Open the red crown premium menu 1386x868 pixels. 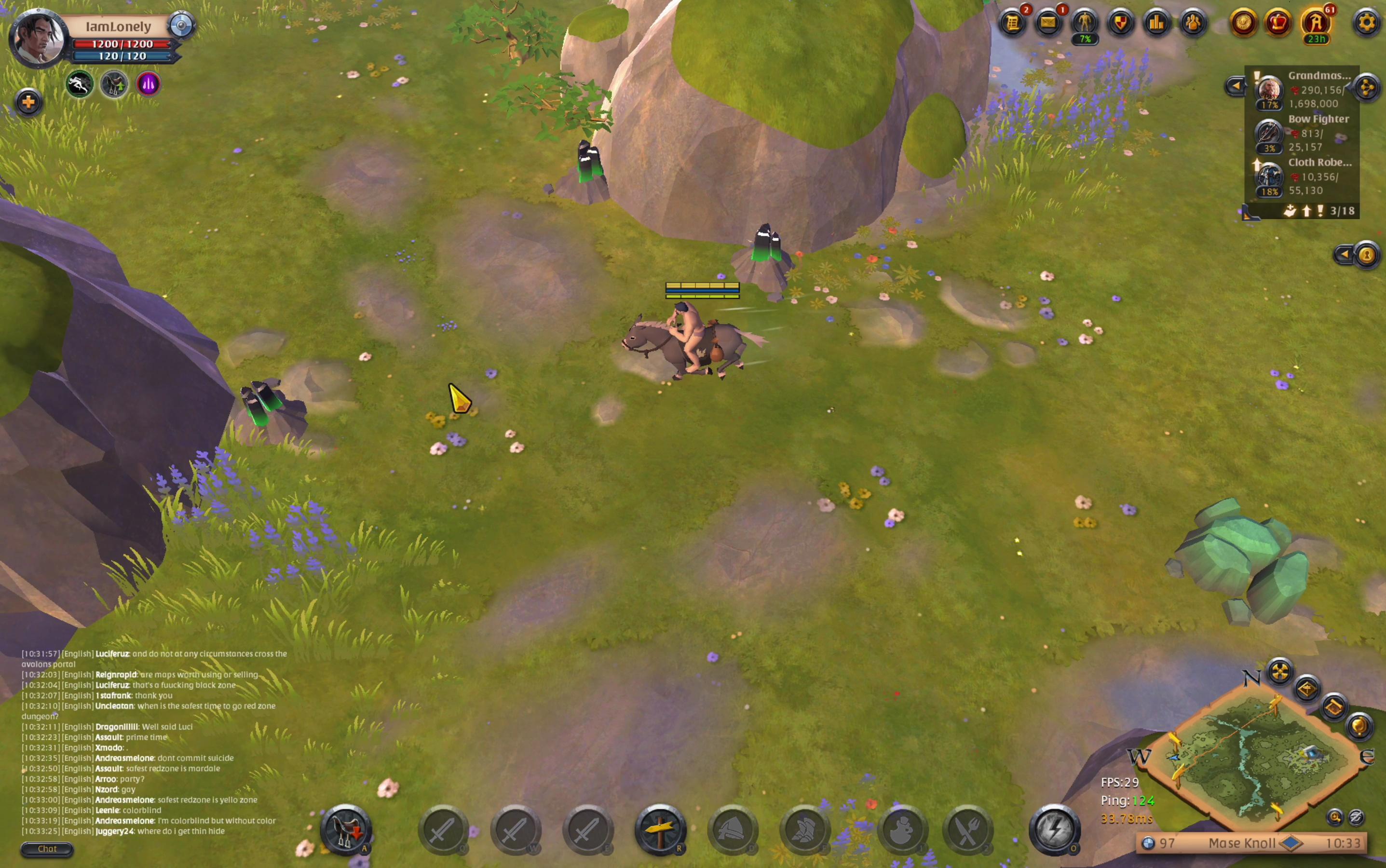[x=1278, y=23]
